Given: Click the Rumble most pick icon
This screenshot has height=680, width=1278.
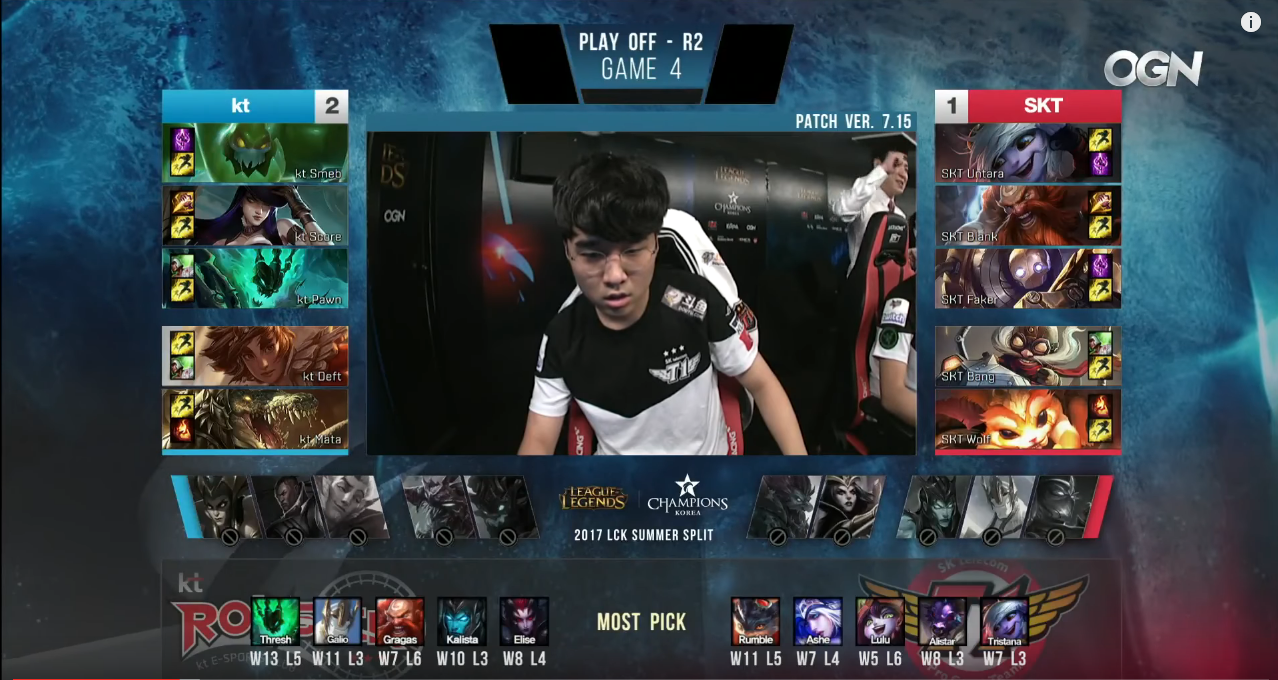Looking at the screenshot, I should pos(755,621).
